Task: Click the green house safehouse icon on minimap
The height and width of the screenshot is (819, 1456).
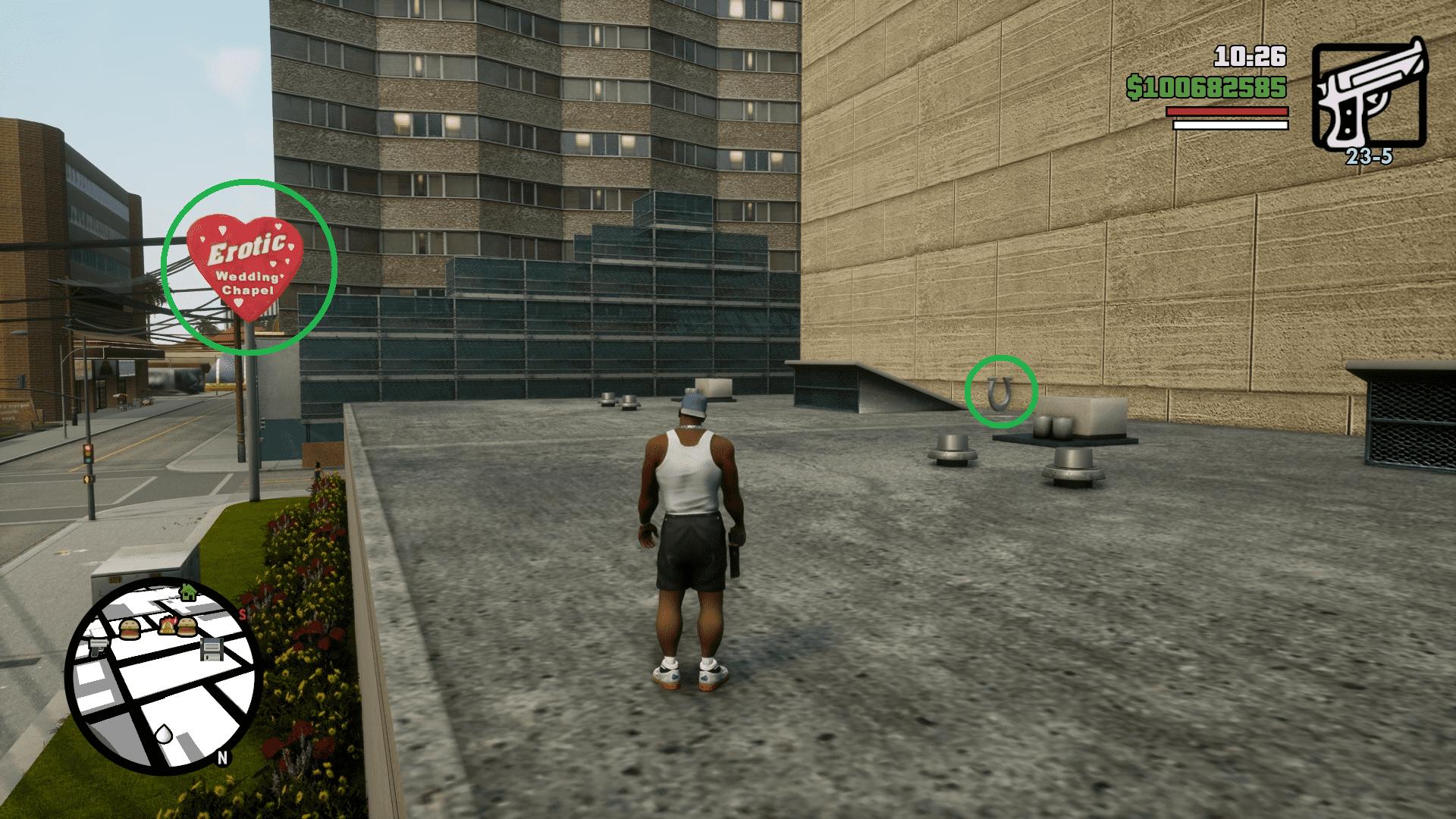Action: [187, 591]
